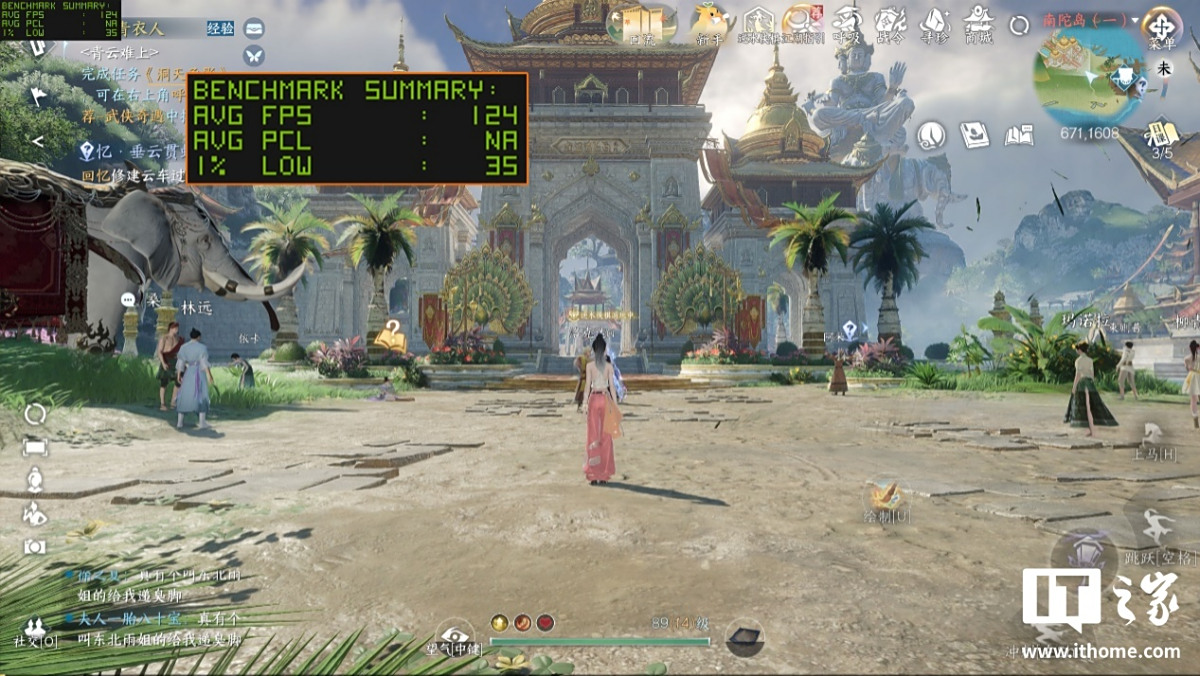
Task: Click the 经验 experience tag
Action: click(221, 28)
